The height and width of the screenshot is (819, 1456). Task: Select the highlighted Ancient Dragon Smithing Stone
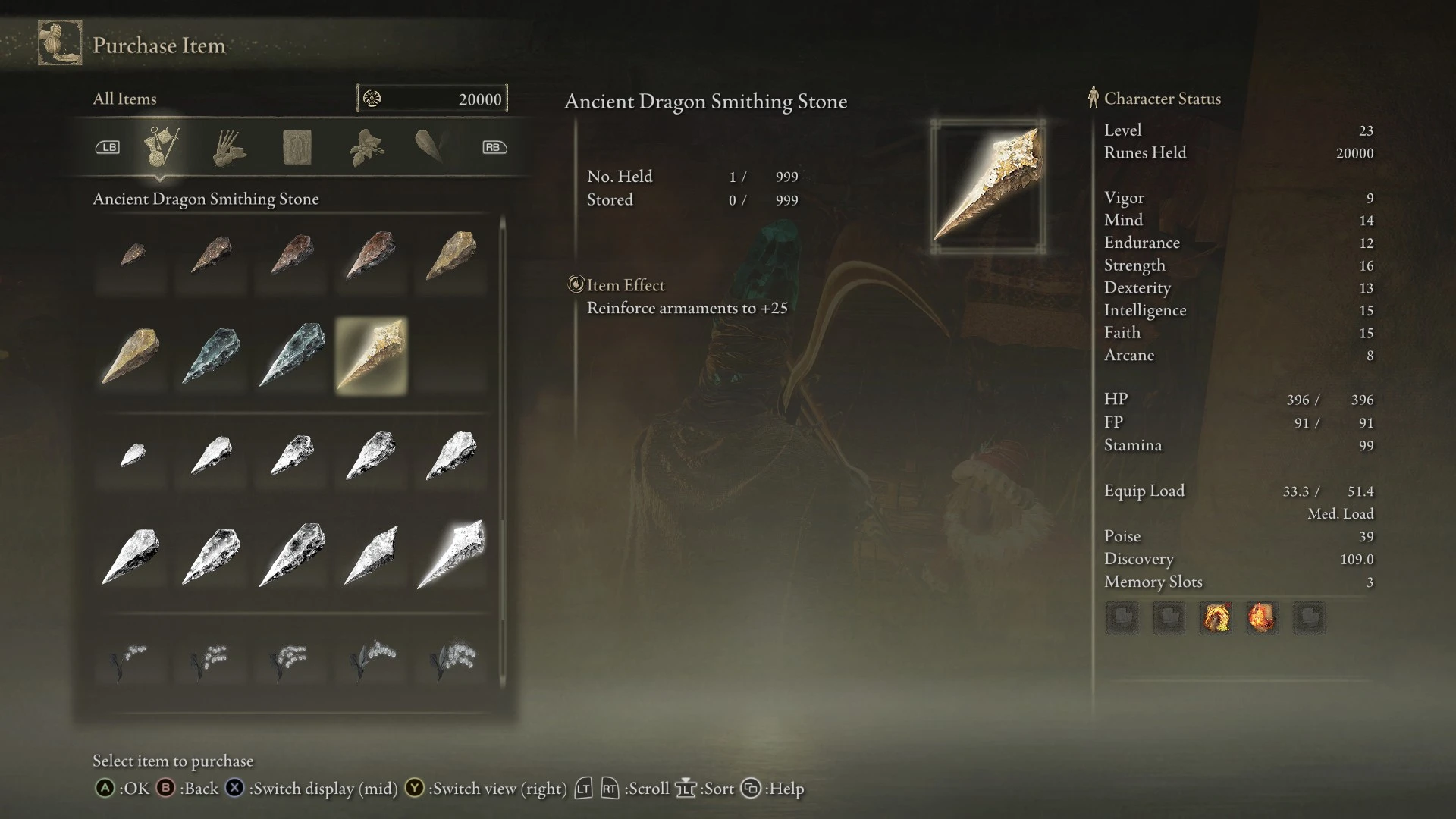[x=372, y=356]
